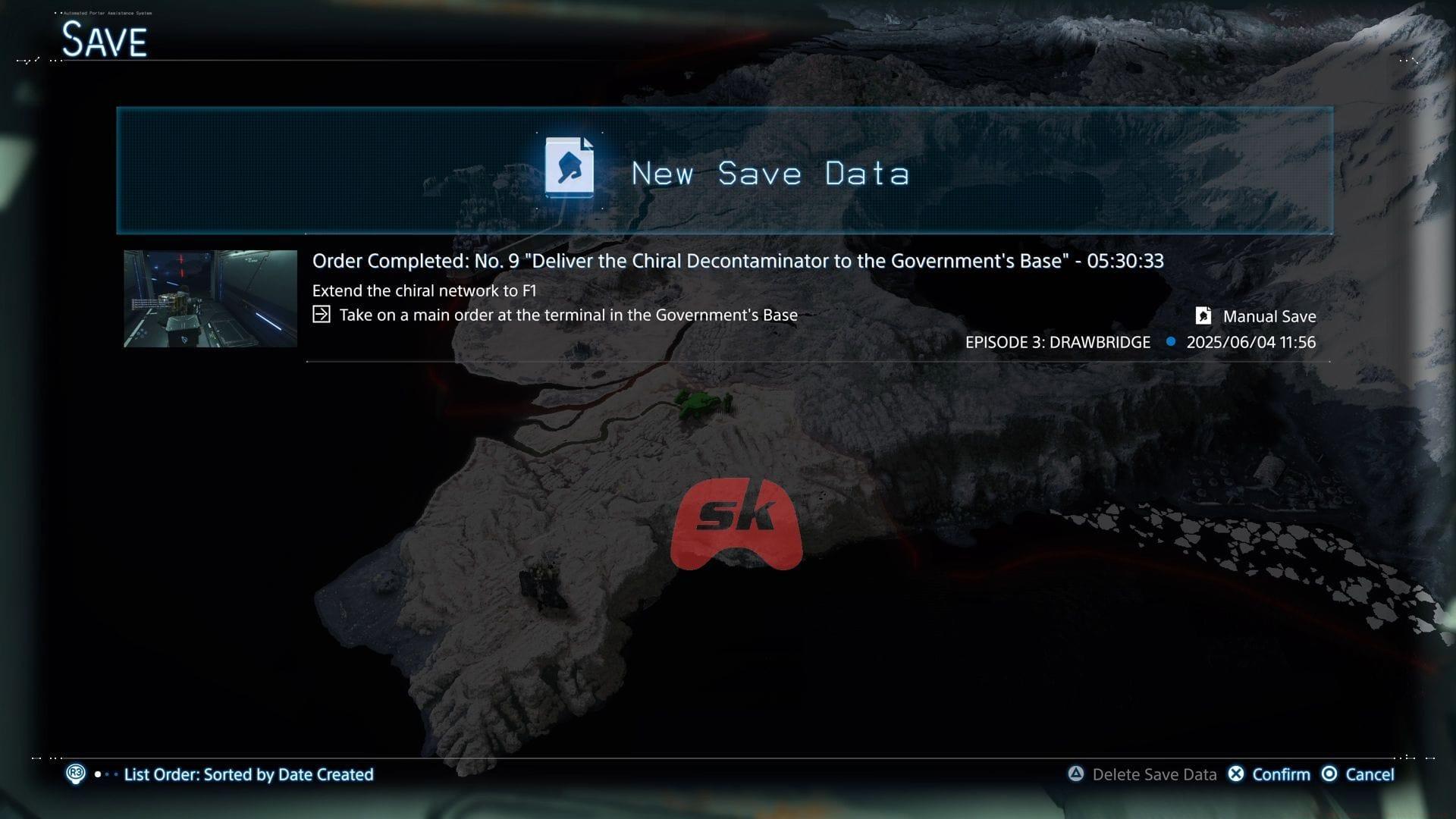Screen dimensions: 1456x819
Task: Click the arrow icon beside the main order objective
Action: pyautogui.click(x=322, y=314)
